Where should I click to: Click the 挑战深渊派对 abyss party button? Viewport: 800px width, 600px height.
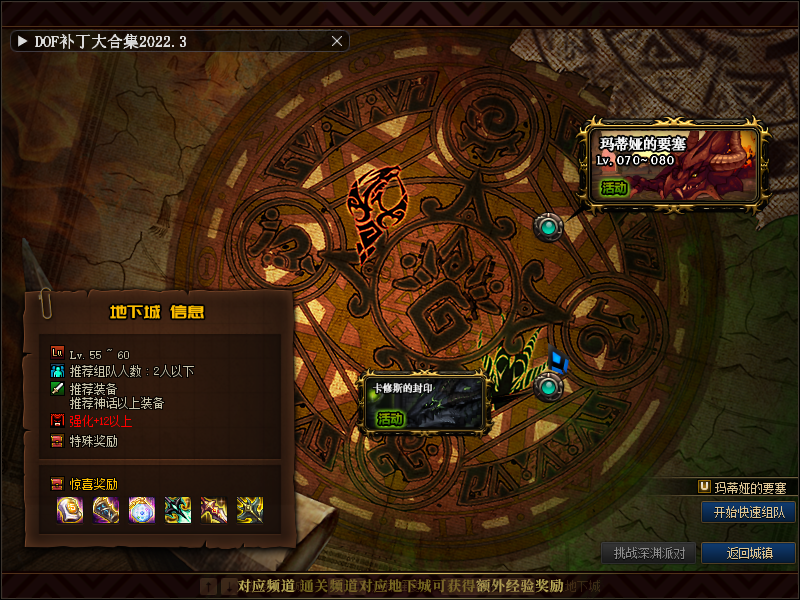coord(649,553)
